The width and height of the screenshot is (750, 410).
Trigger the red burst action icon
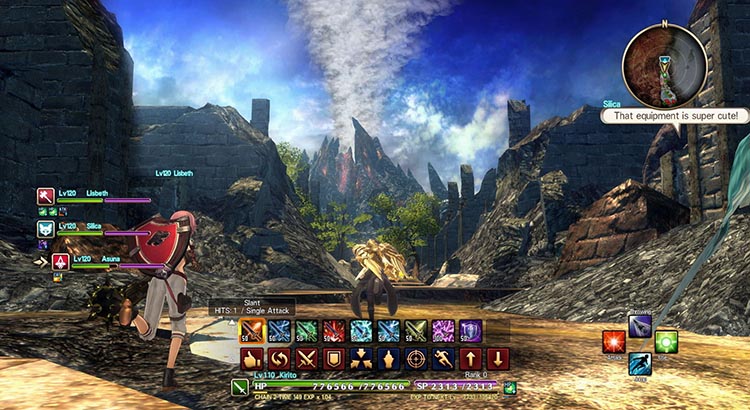coord(614,342)
